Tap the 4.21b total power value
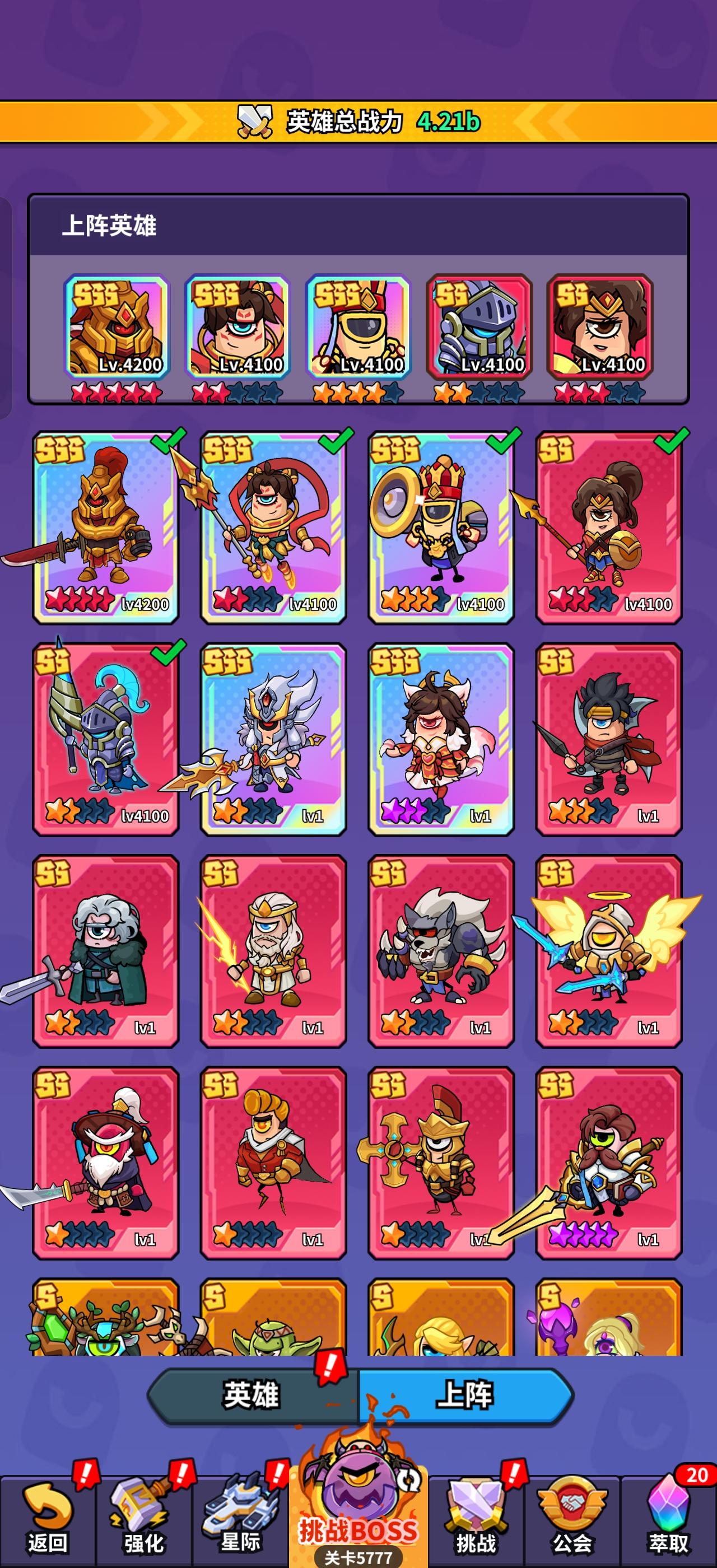The image size is (717, 1568). [448, 121]
